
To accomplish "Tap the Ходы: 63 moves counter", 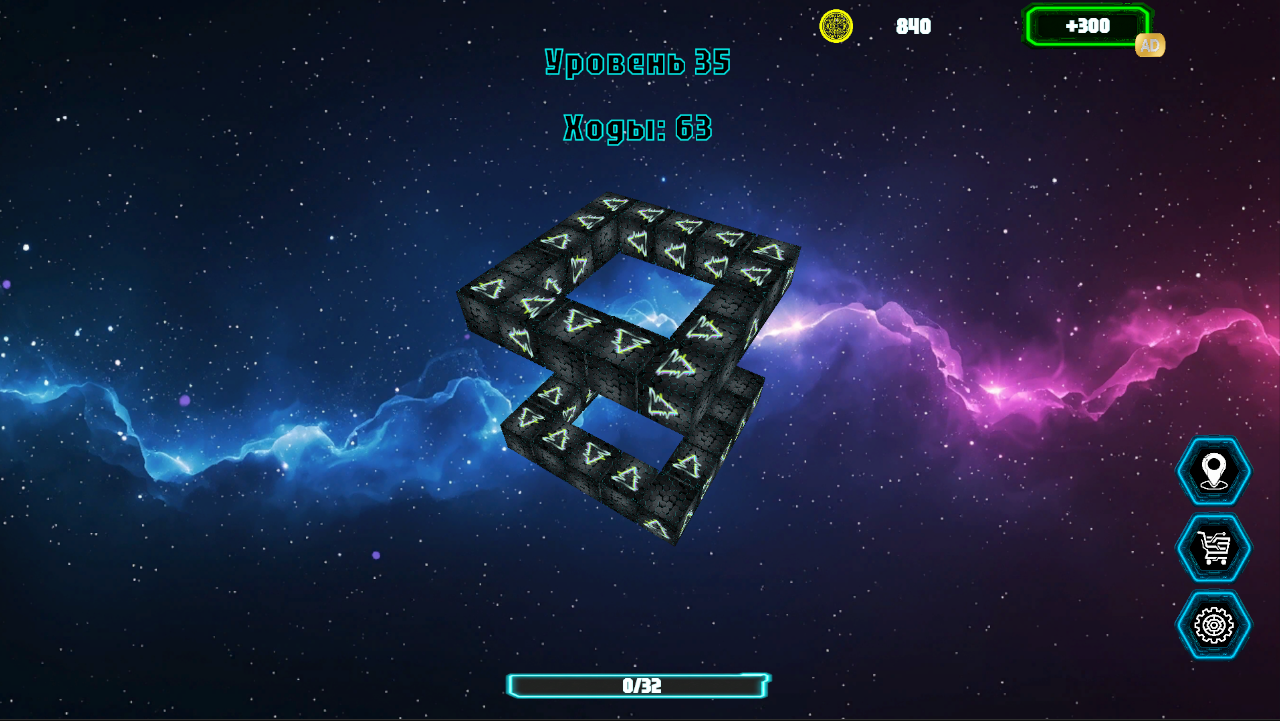I will coord(637,128).
